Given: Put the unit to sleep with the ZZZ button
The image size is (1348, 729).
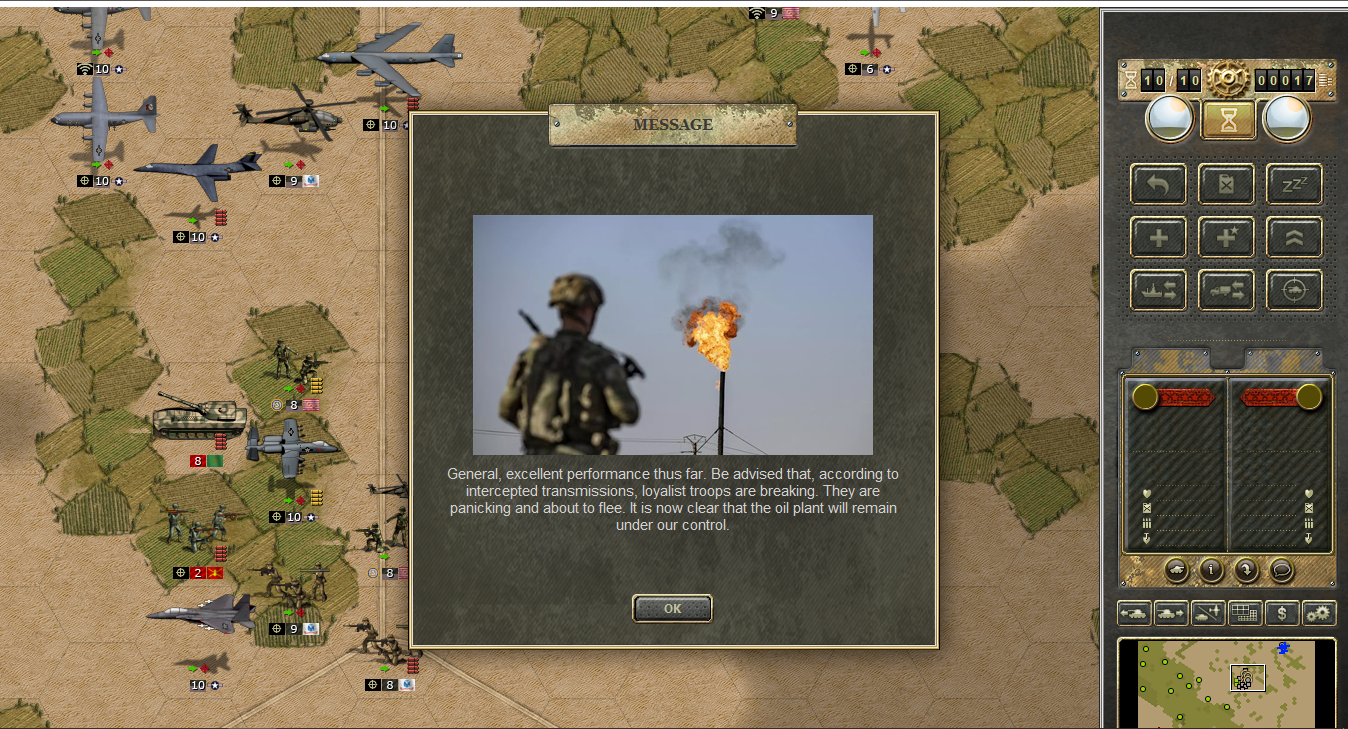Looking at the screenshot, I should pos(1294,184).
